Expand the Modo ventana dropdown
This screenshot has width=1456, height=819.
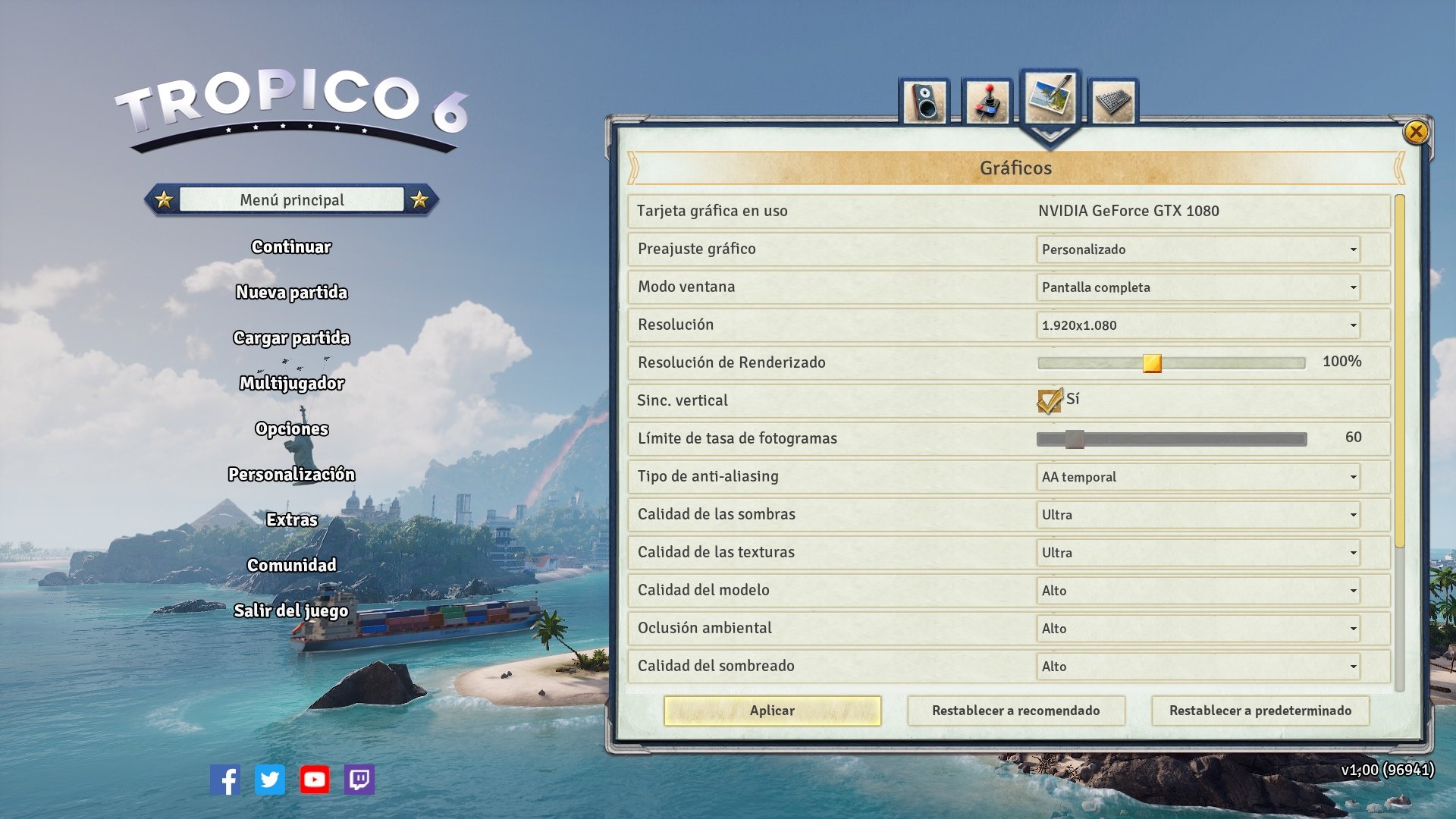point(1198,287)
